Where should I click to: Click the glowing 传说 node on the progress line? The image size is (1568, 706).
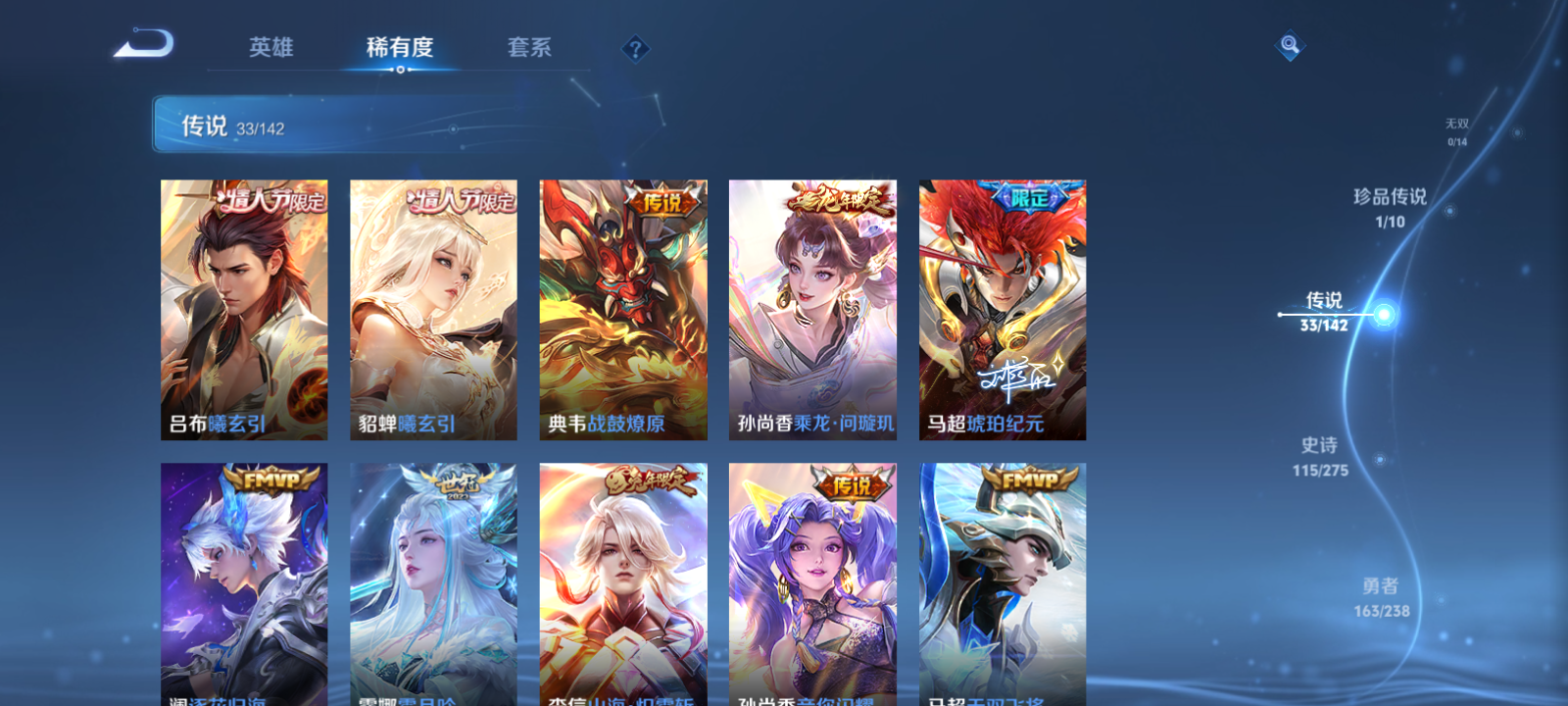point(1384,314)
